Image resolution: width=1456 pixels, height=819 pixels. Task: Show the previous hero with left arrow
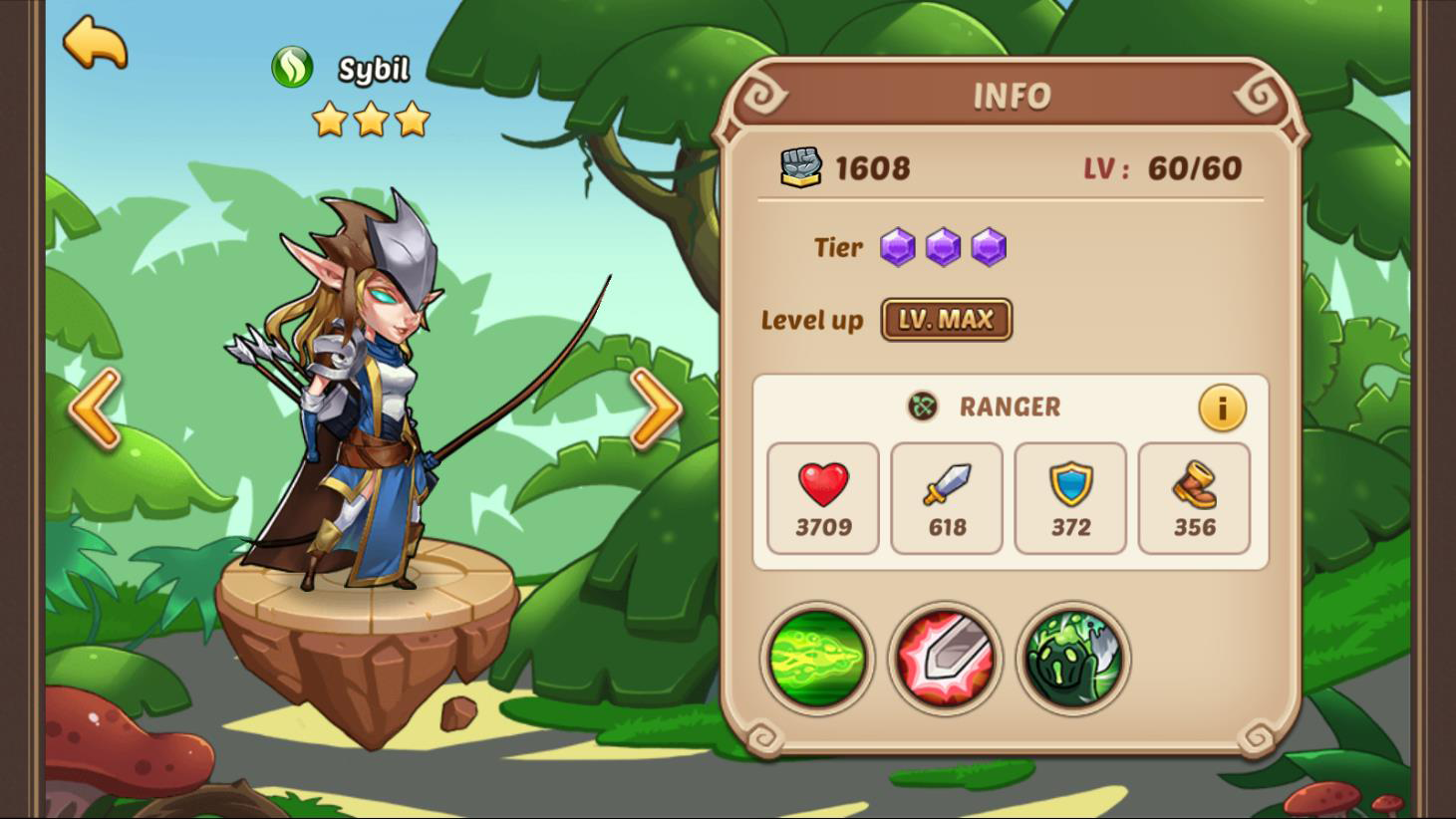pos(96,408)
